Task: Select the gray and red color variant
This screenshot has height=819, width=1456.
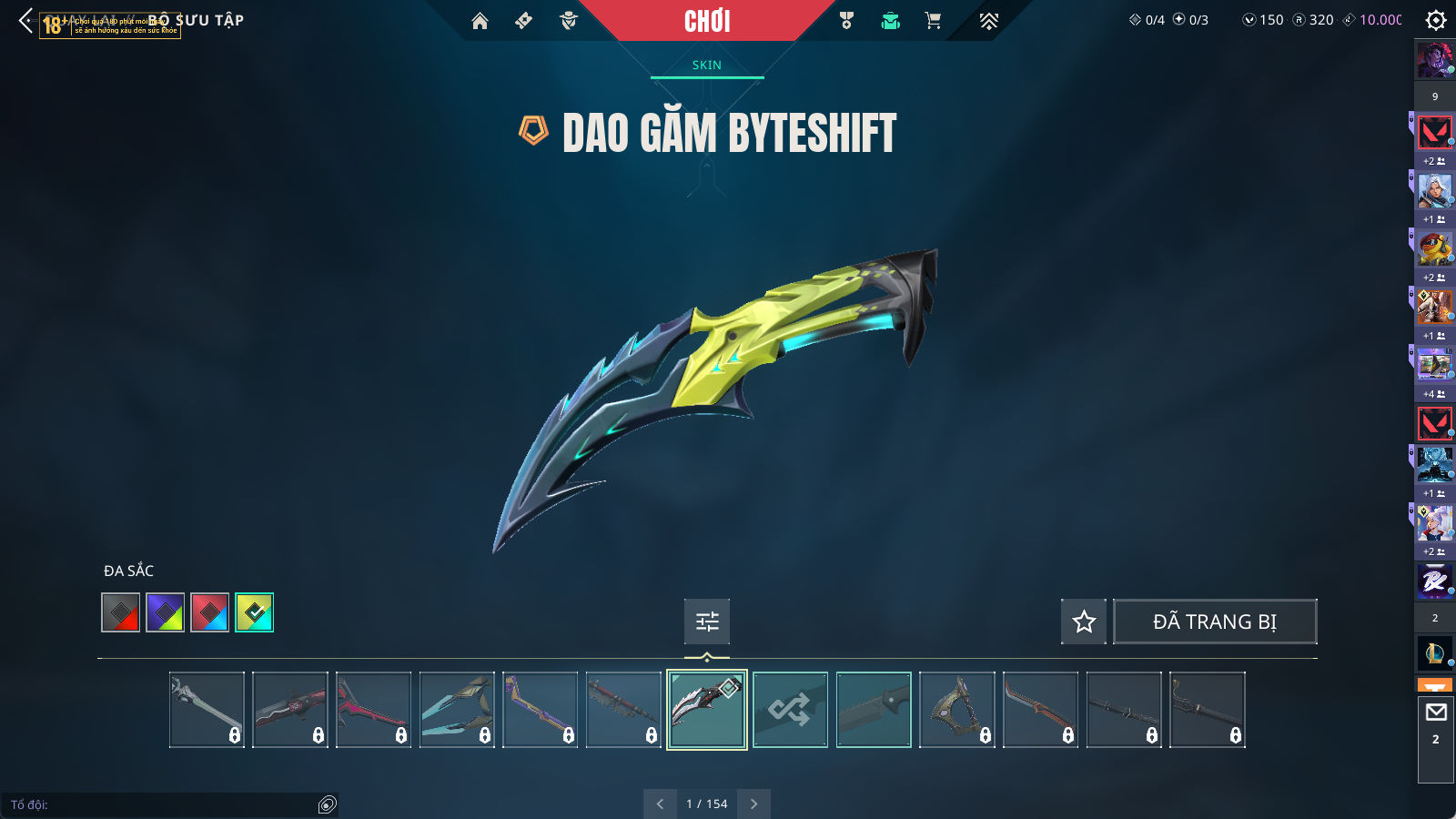Action: (x=121, y=612)
